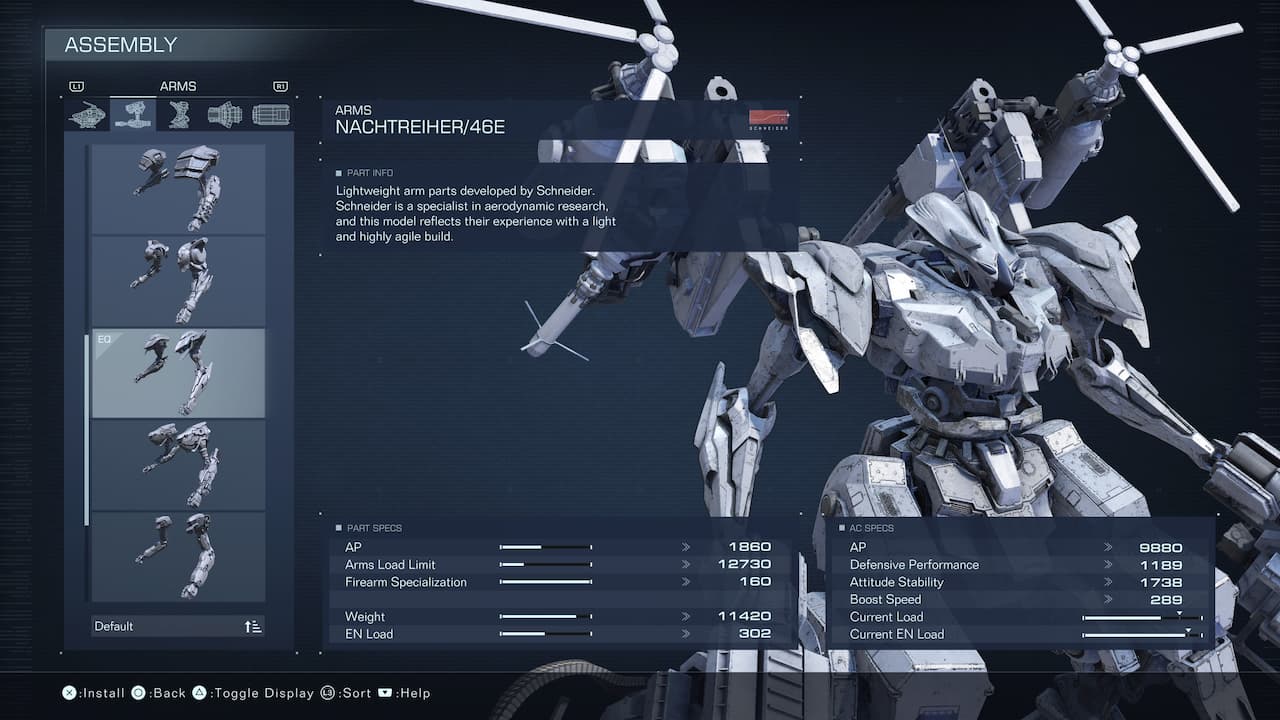The height and width of the screenshot is (720, 1280).
Task: Open the legs parts category tab
Action: click(x=179, y=115)
